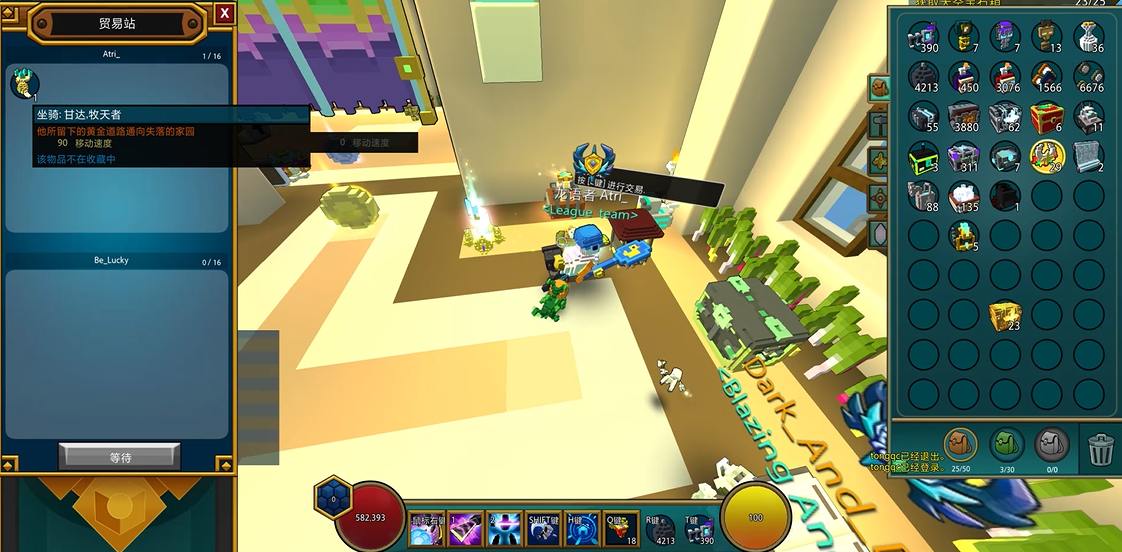Select the inventory item with count 6676
1122x552 pixels.
click(x=1087, y=76)
